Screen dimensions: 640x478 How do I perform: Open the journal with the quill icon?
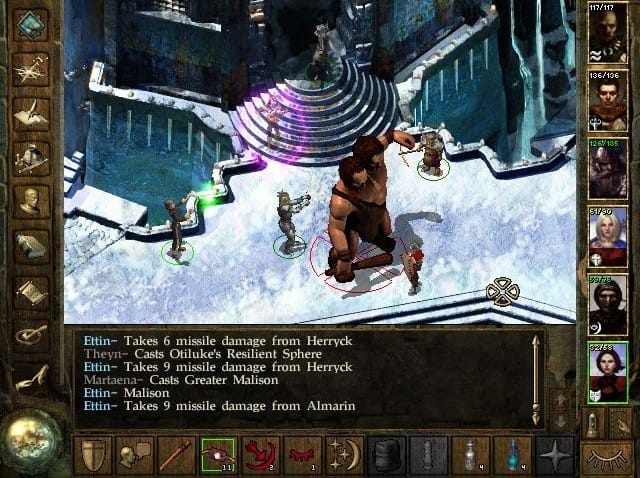31,112
